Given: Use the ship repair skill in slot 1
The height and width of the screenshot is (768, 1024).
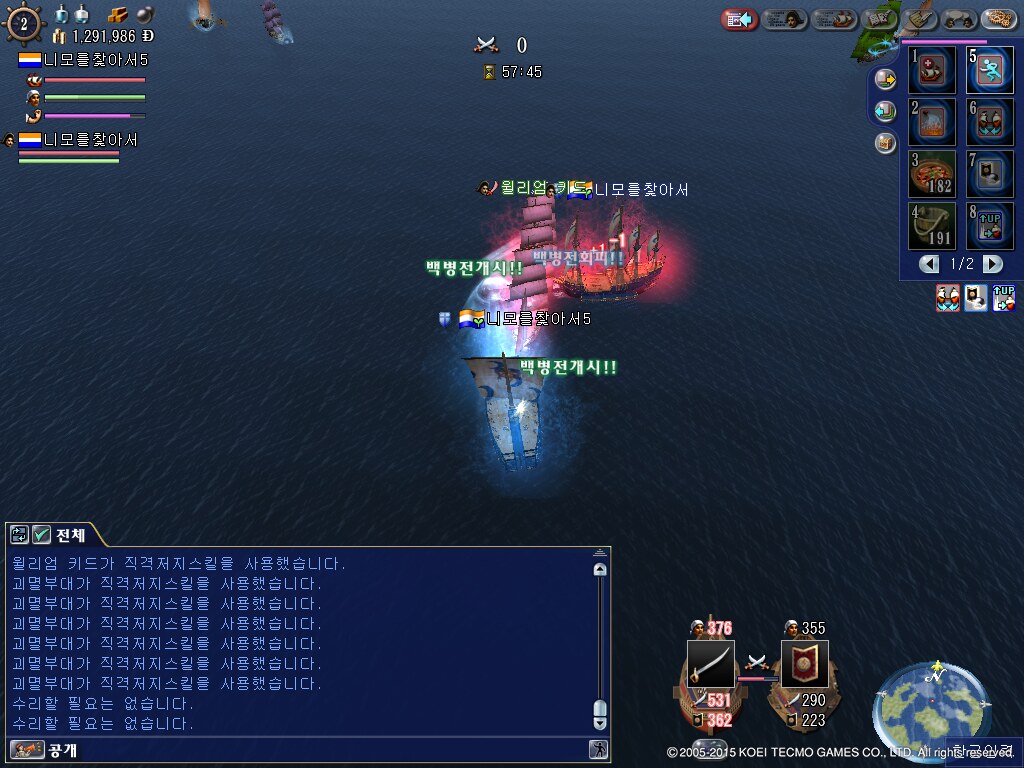Looking at the screenshot, I should pos(933,70).
